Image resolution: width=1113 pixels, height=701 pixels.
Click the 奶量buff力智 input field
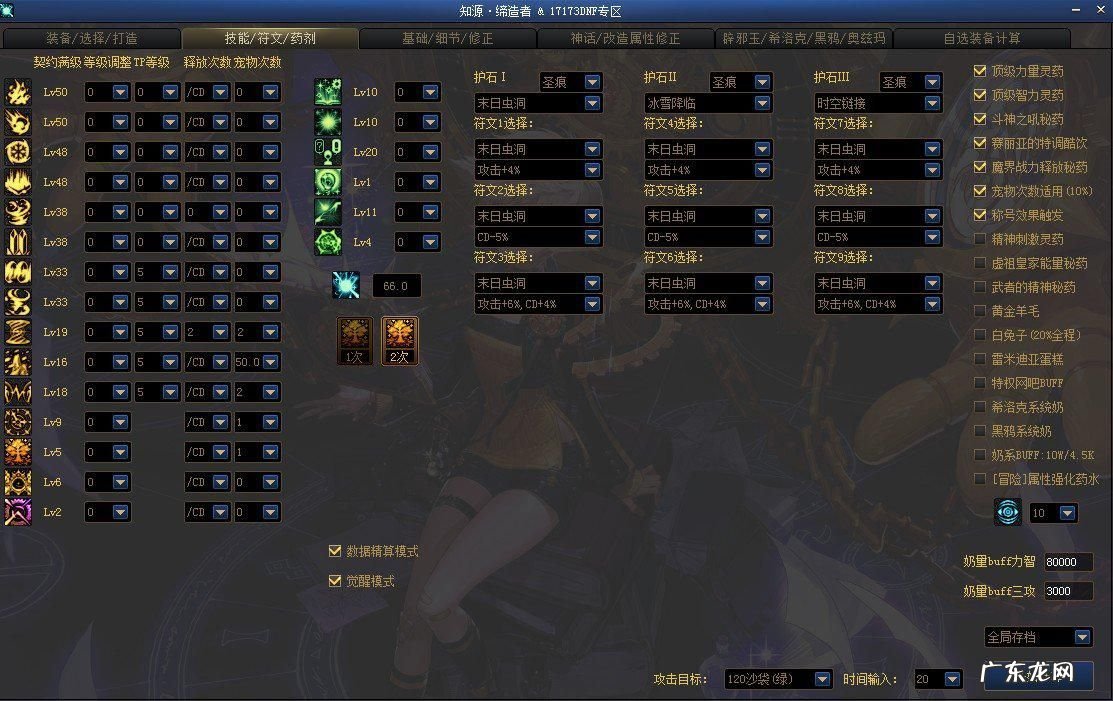pyautogui.click(x=1067, y=562)
